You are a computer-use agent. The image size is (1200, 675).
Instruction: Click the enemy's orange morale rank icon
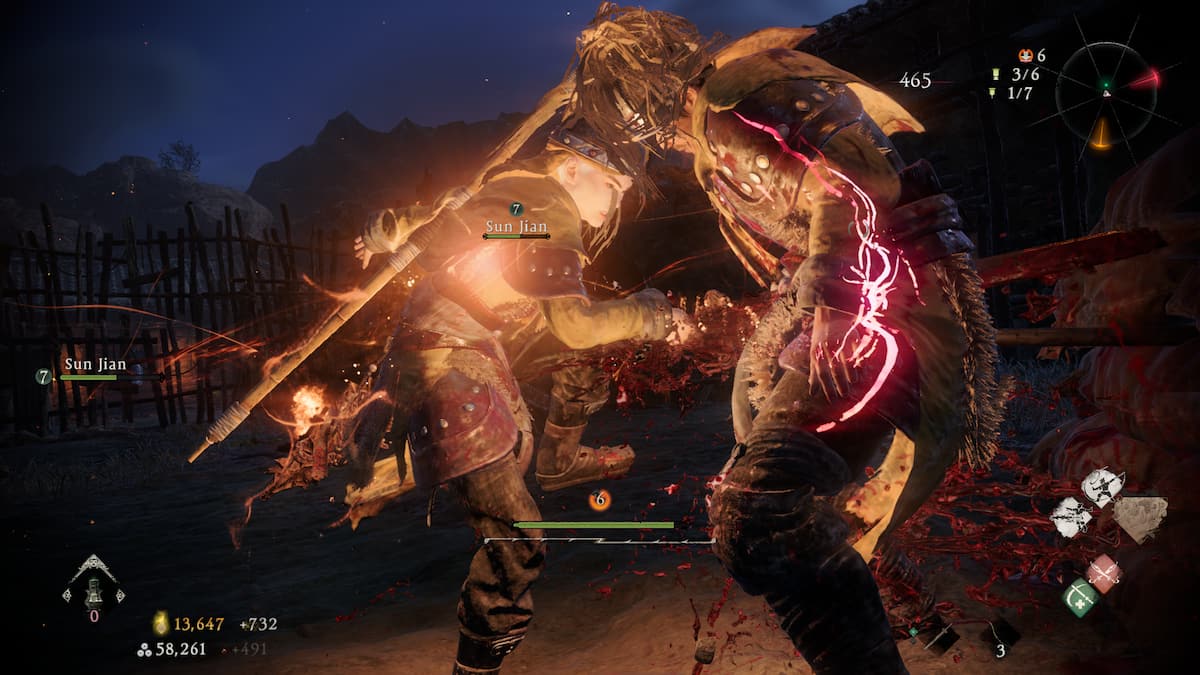click(599, 500)
